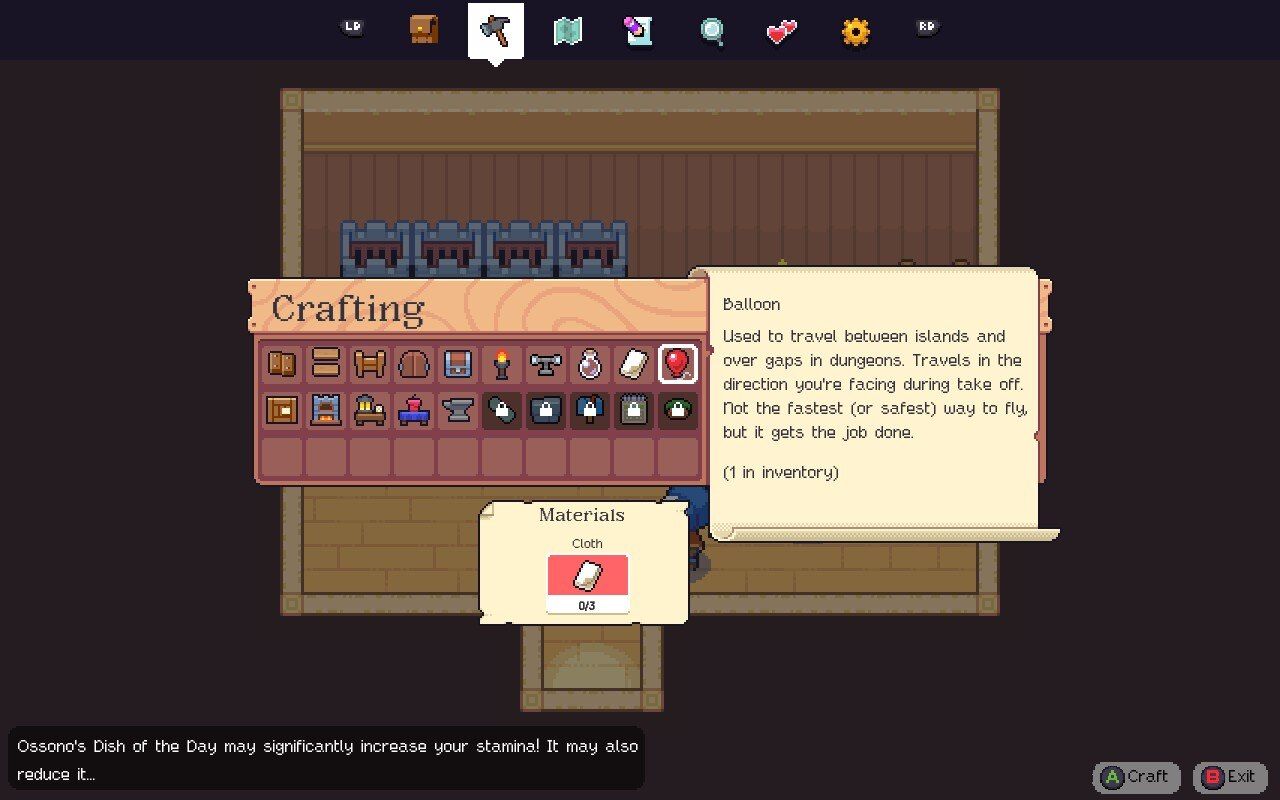
Task: Pick the stone furnace recipe
Action: [326, 409]
